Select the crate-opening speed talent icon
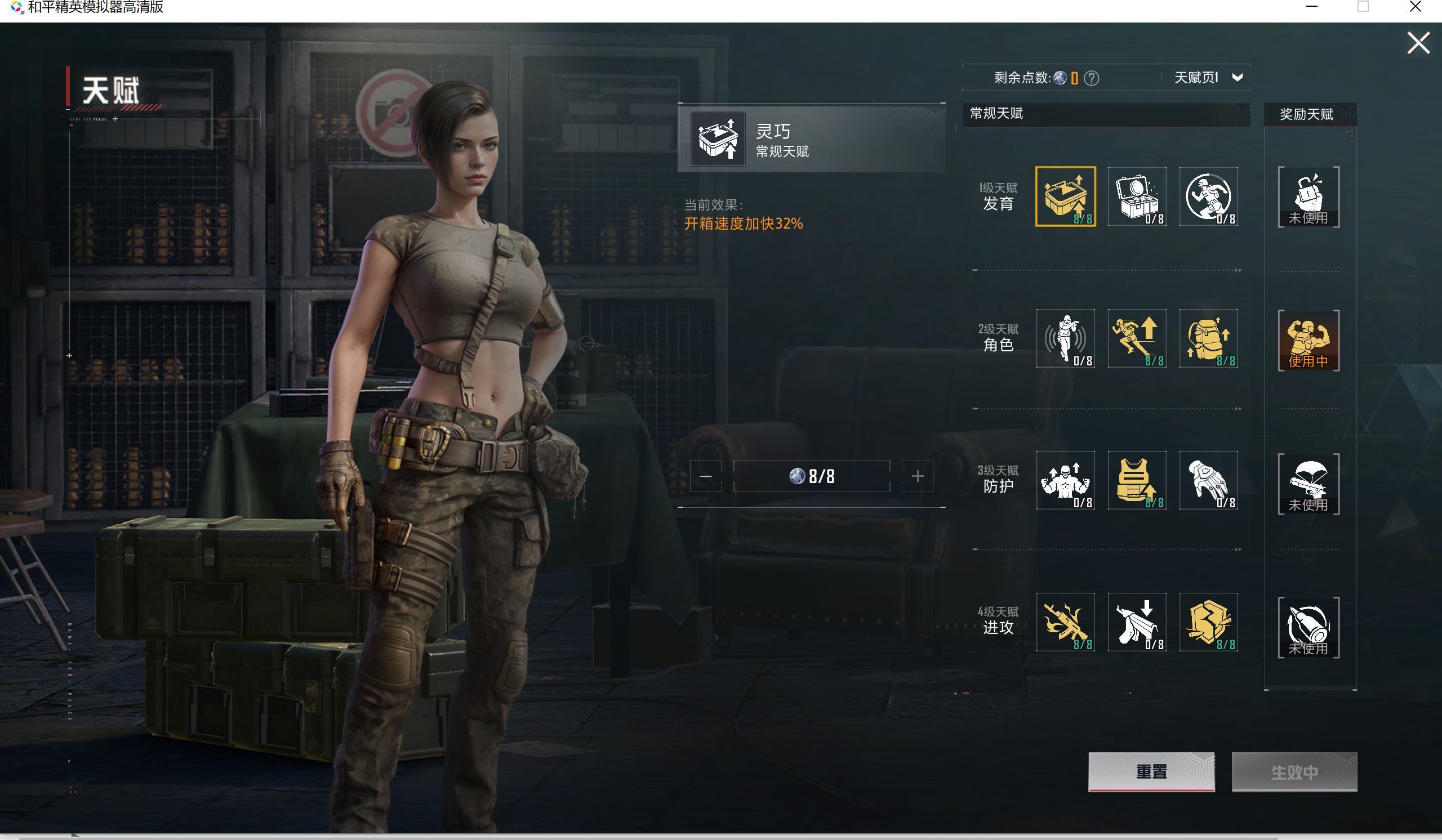This screenshot has width=1442, height=840. pos(1065,196)
